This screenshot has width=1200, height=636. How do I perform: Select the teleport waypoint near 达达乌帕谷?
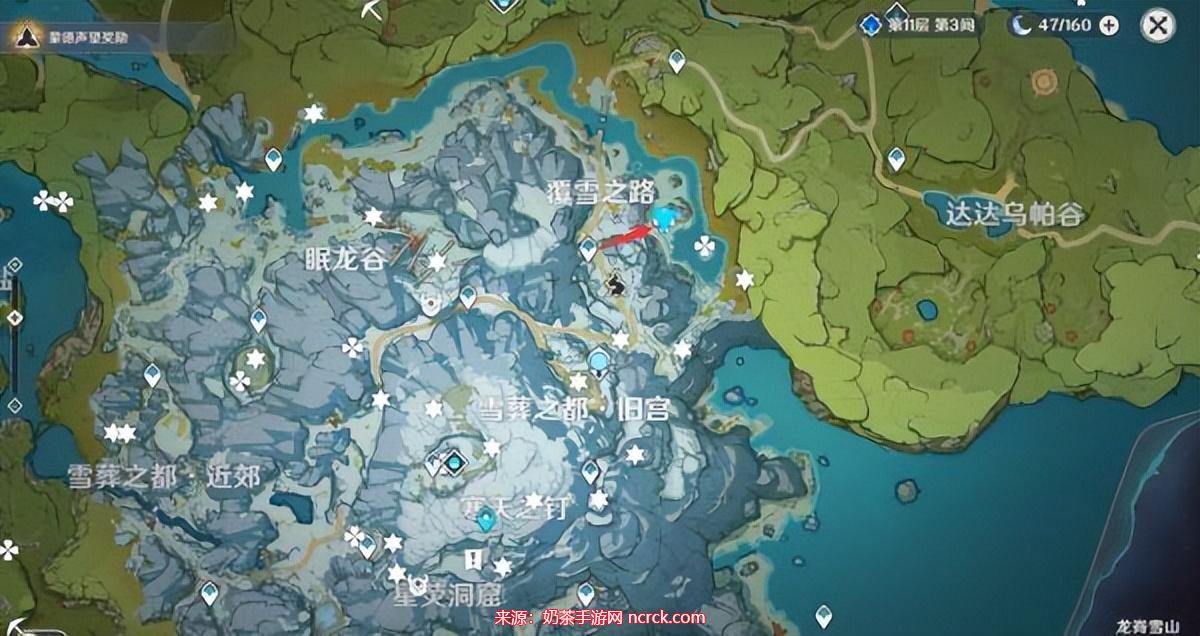tap(896, 158)
